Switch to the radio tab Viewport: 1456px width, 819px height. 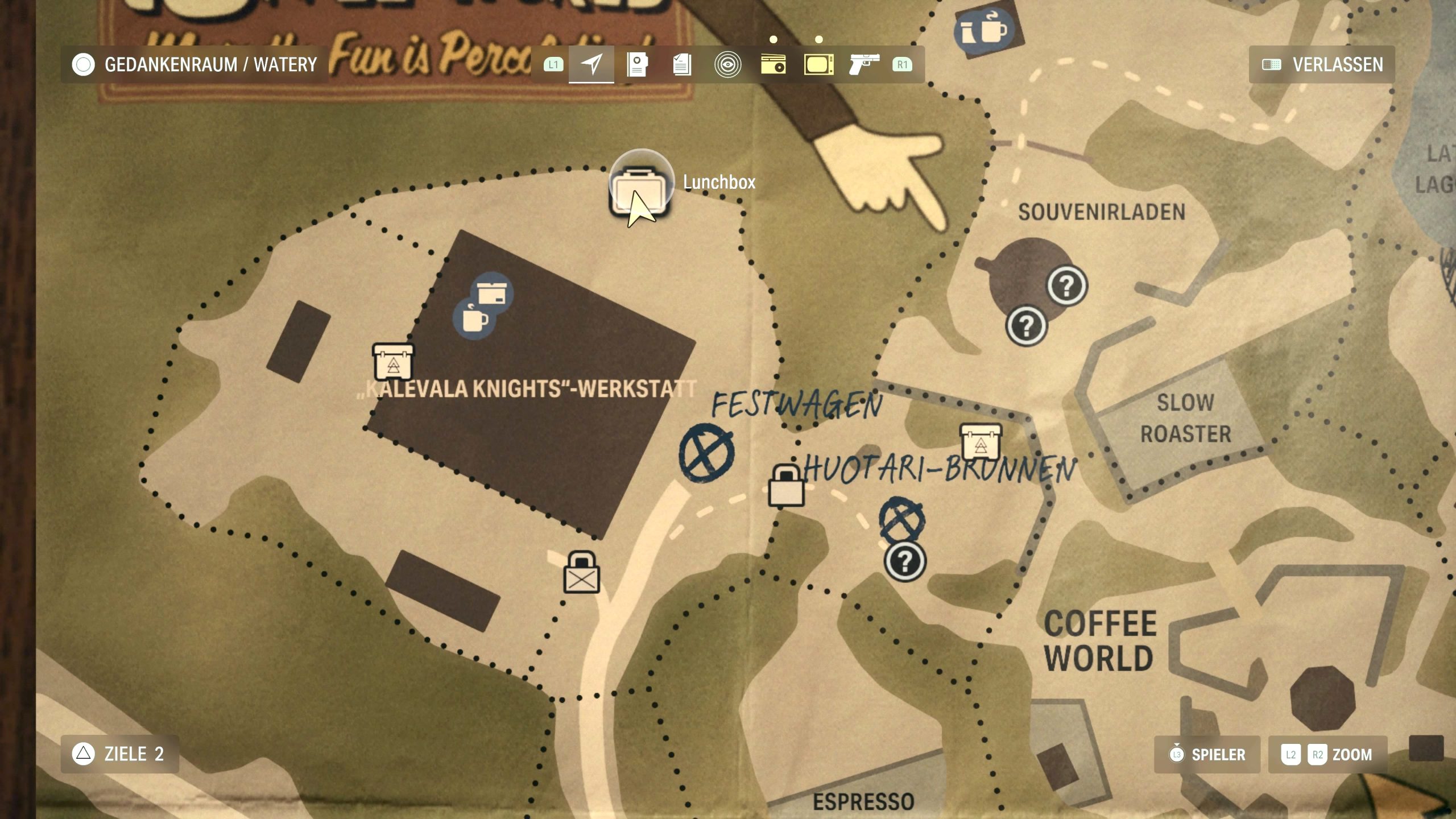(x=773, y=64)
